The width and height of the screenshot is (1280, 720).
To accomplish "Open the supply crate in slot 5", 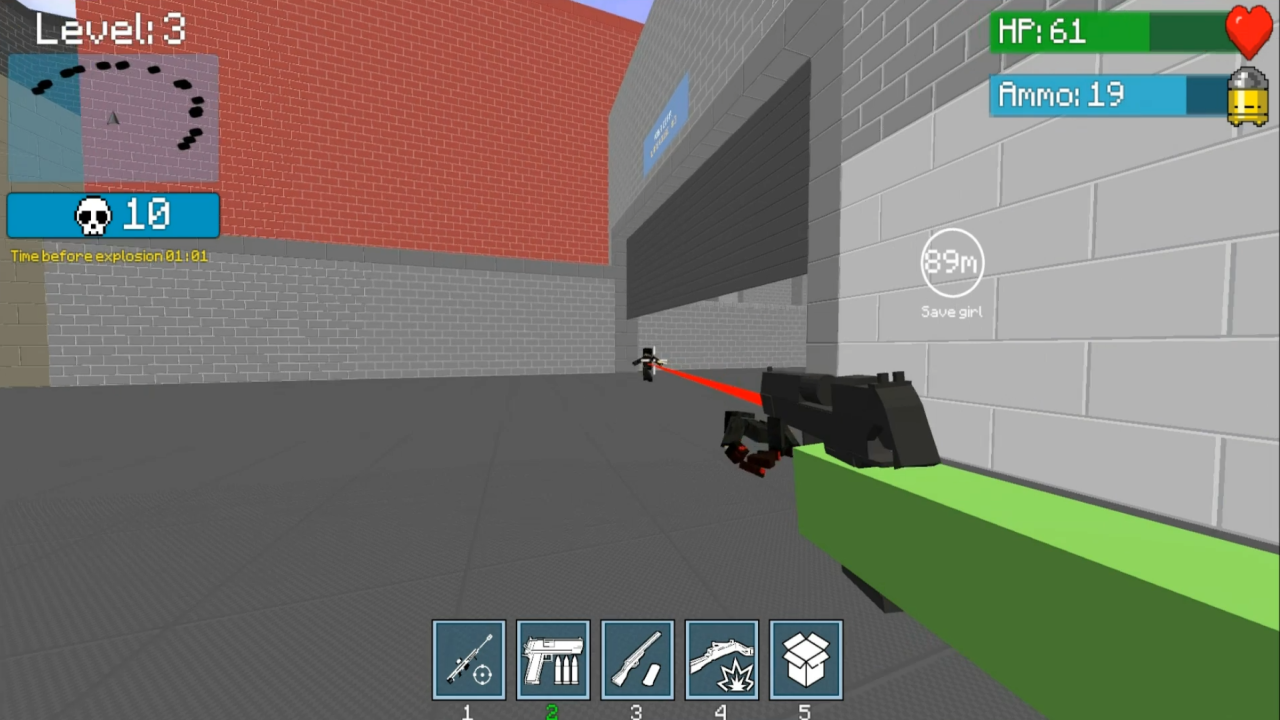I will coord(805,659).
